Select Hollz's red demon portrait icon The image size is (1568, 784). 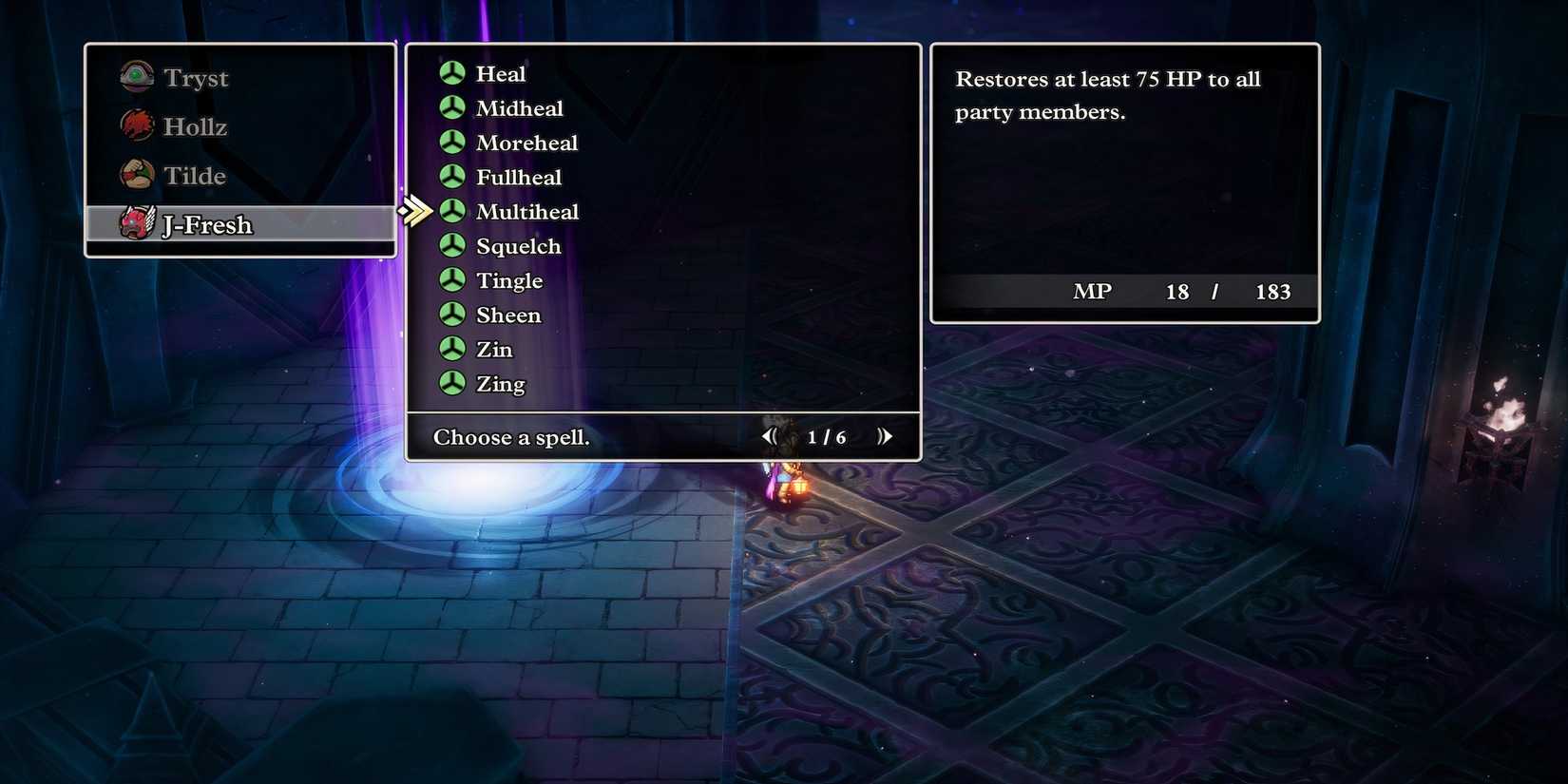click(x=137, y=125)
